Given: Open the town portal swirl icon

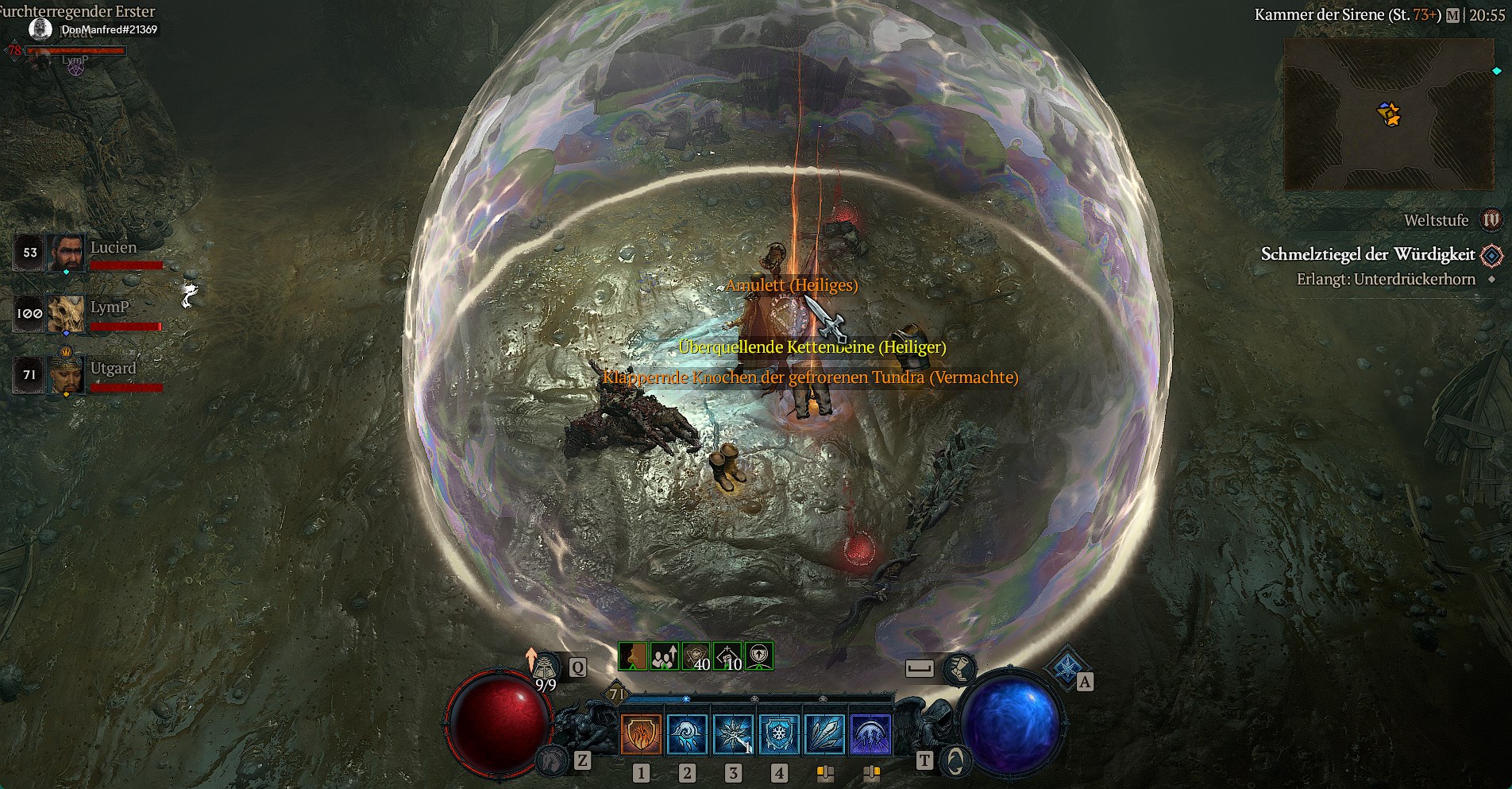Looking at the screenshot, I should [x=955, y=760].
